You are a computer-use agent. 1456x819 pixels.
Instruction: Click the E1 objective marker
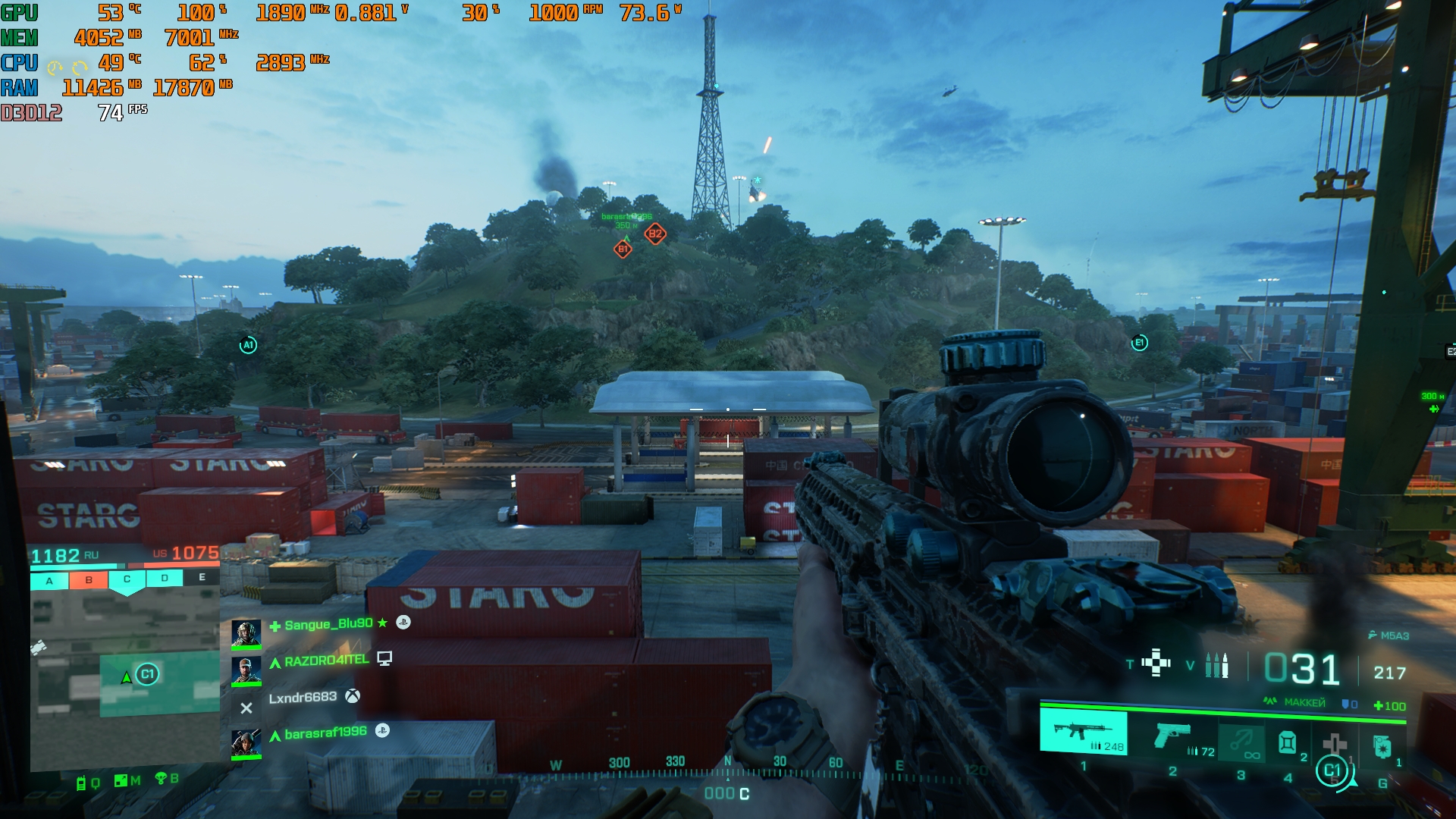click(1139, 343)
